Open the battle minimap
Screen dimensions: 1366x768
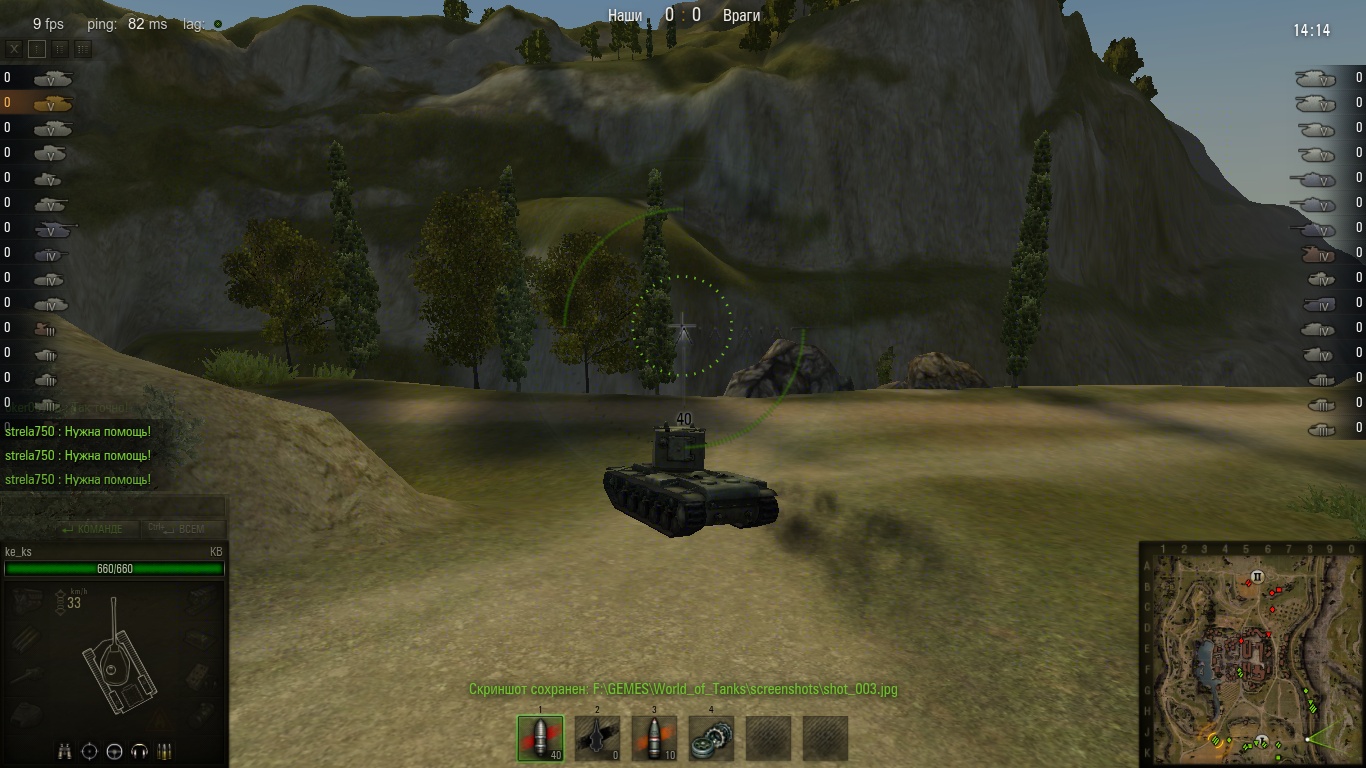point(1251,654)
